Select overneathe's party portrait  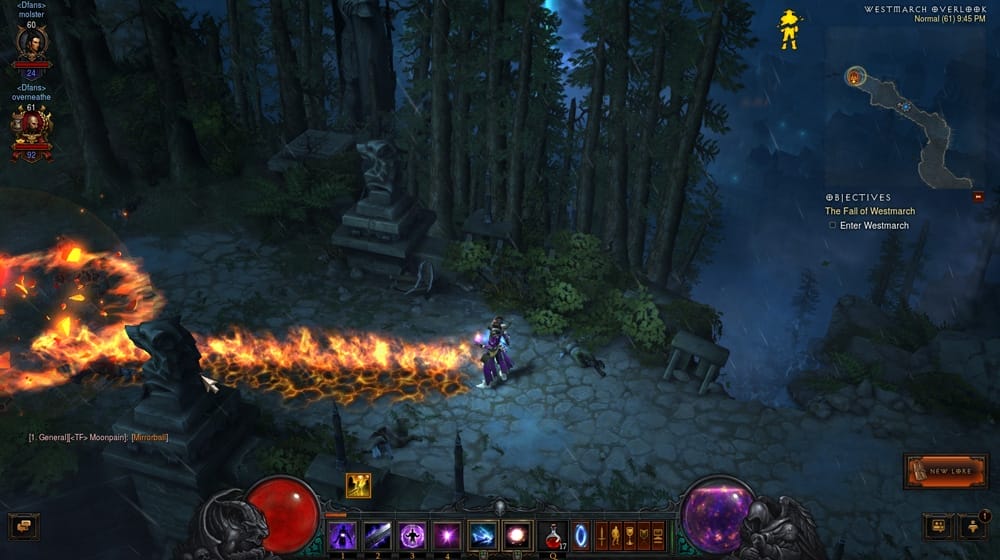click(x=30, y=125)
